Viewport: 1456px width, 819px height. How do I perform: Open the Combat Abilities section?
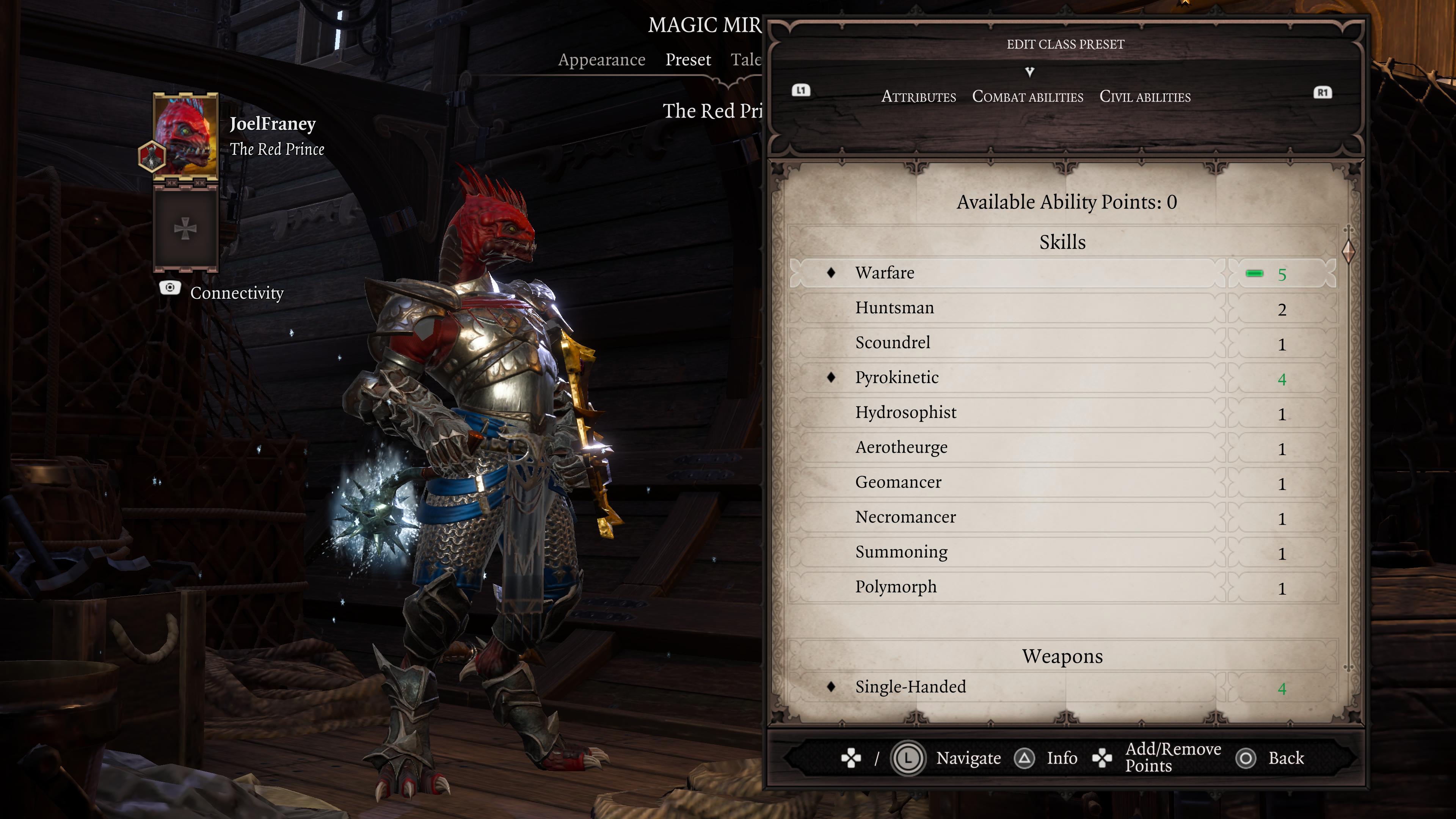[x=1028, y=97]
